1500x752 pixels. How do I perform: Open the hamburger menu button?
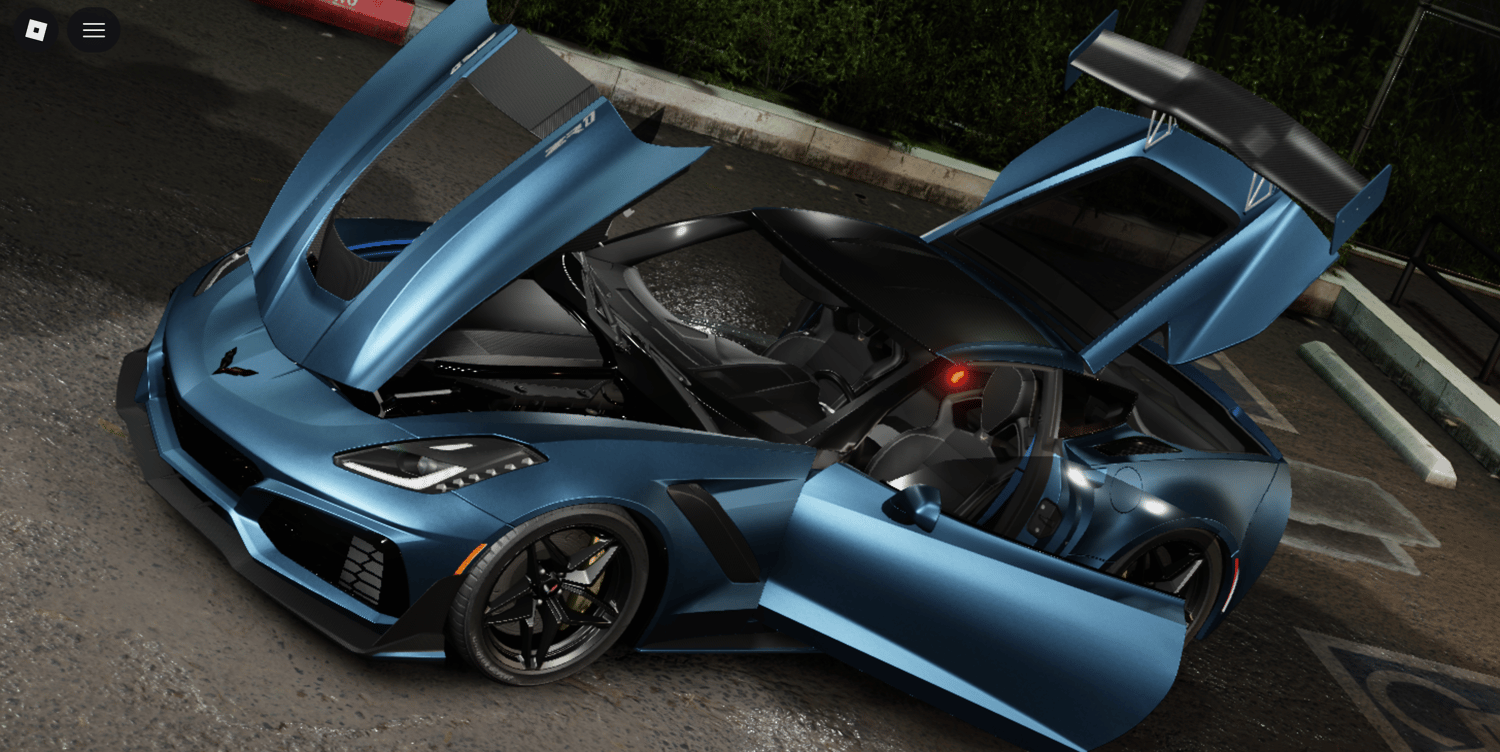pyautogui.click(x=94, y=30)
